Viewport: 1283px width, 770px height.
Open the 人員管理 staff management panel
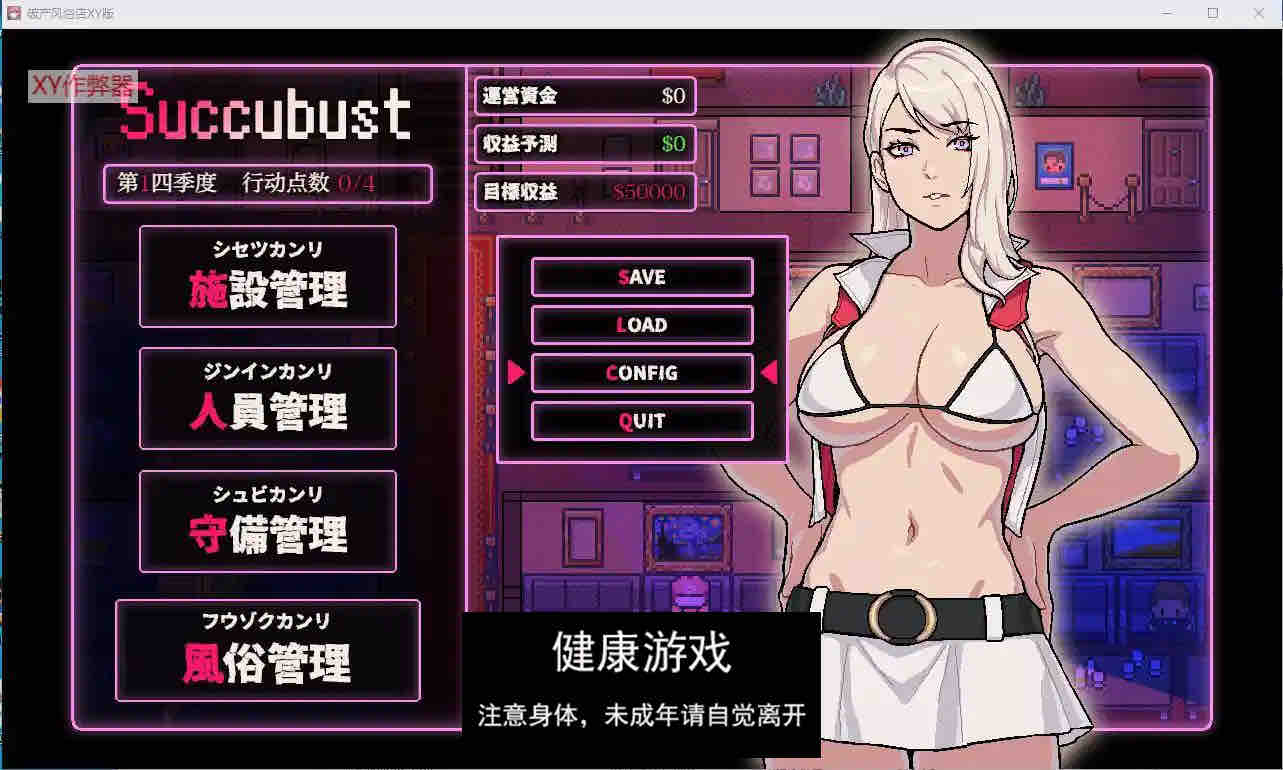point(267,399)
